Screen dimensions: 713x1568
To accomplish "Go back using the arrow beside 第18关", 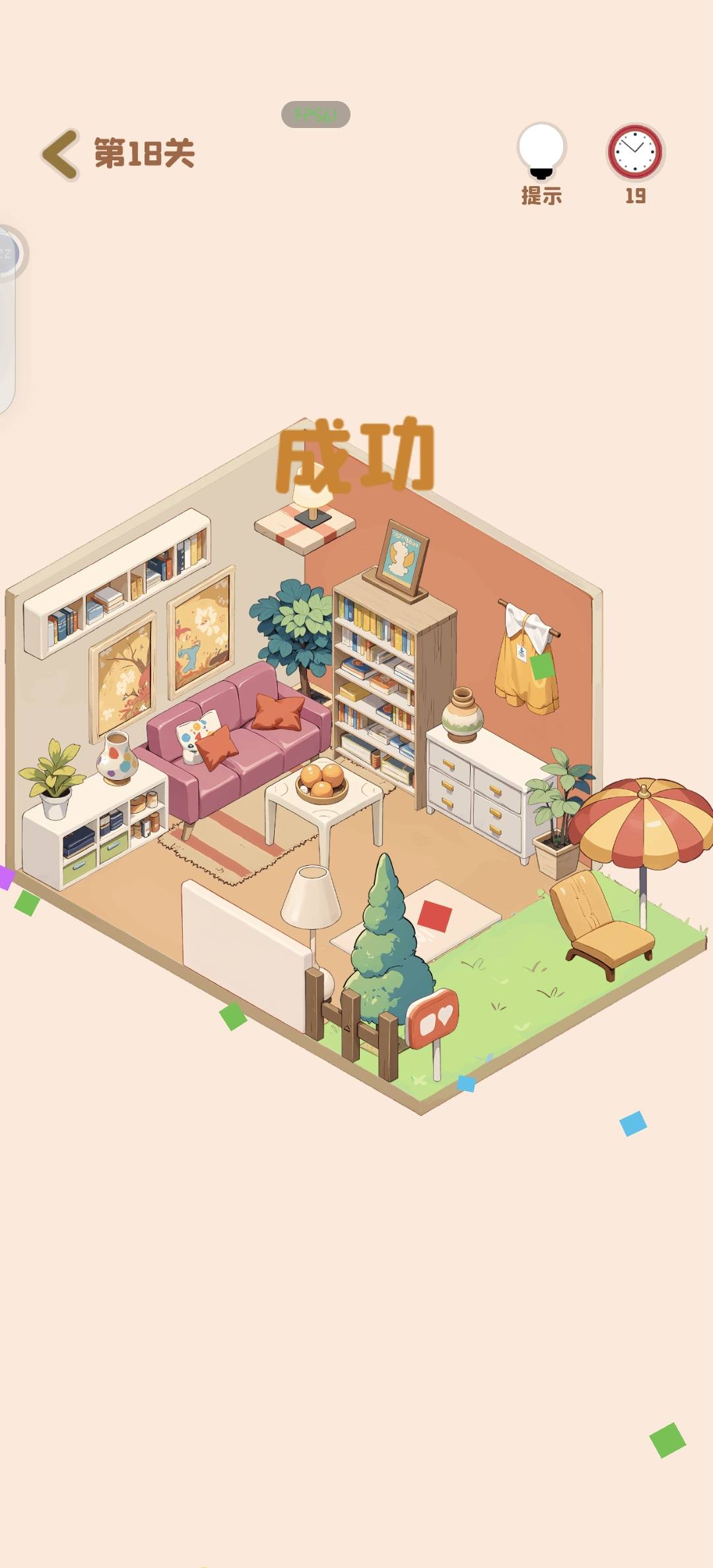I will coord(61,154).
